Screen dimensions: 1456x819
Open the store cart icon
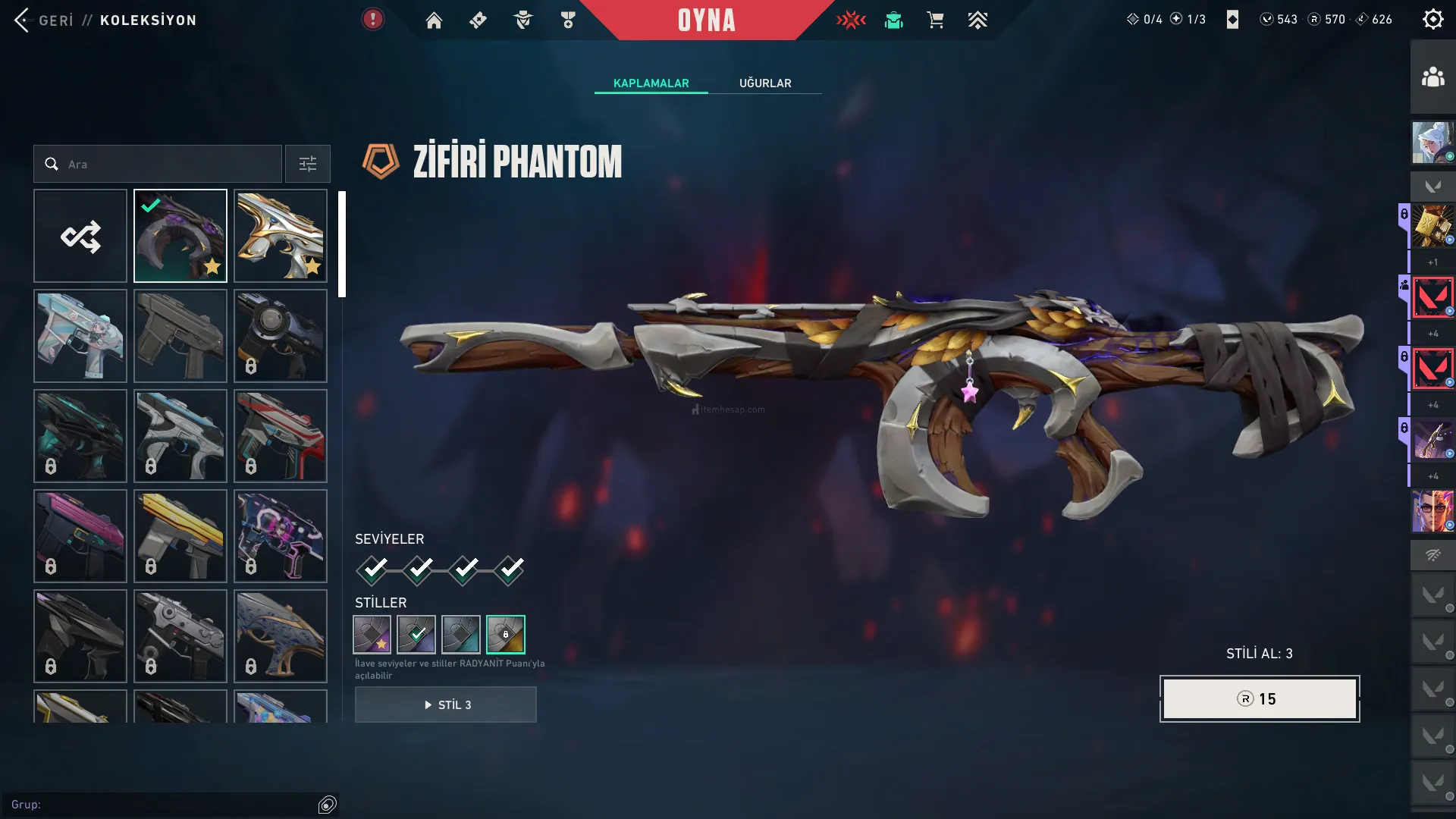[935, 20]
